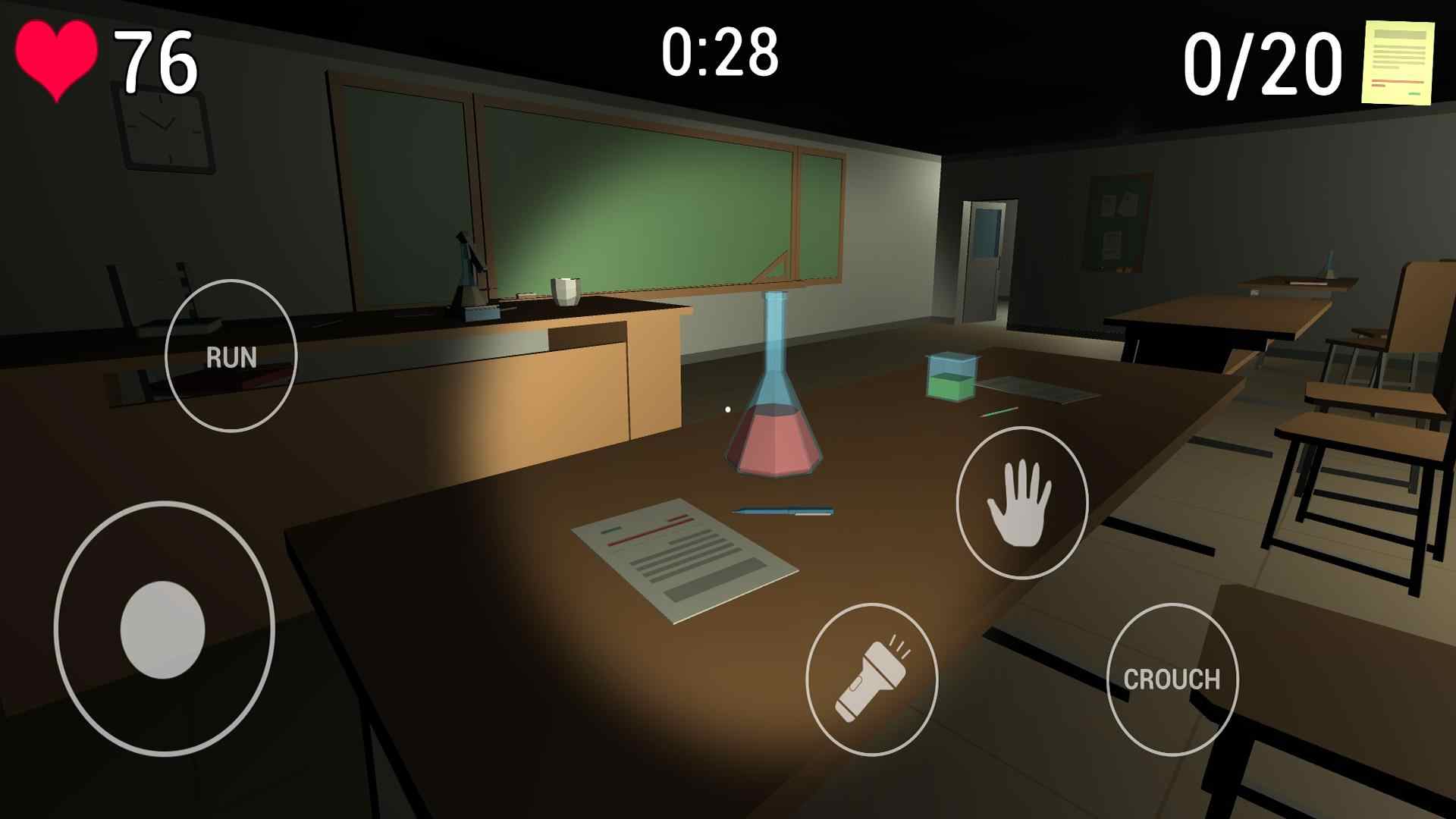
Task: Click the virtual movement joystick knob
Action: tap(163, 629)
